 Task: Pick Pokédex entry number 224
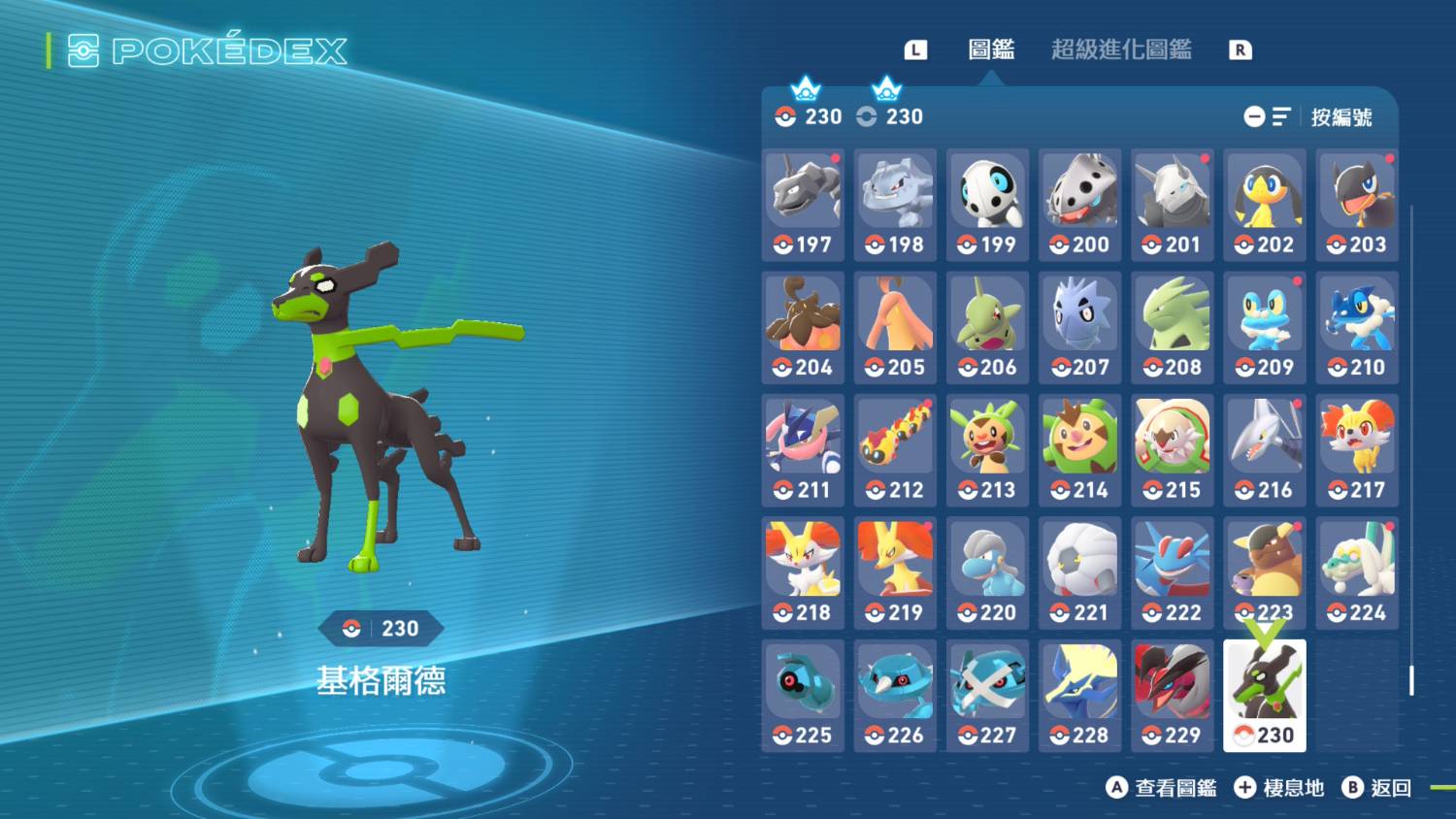(x=1357, y=573)
